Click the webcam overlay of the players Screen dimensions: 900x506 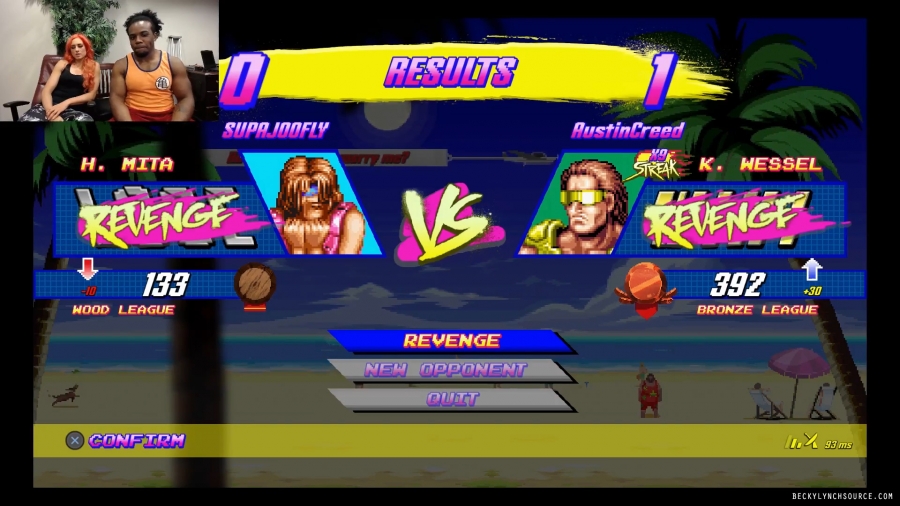(108, 61)
